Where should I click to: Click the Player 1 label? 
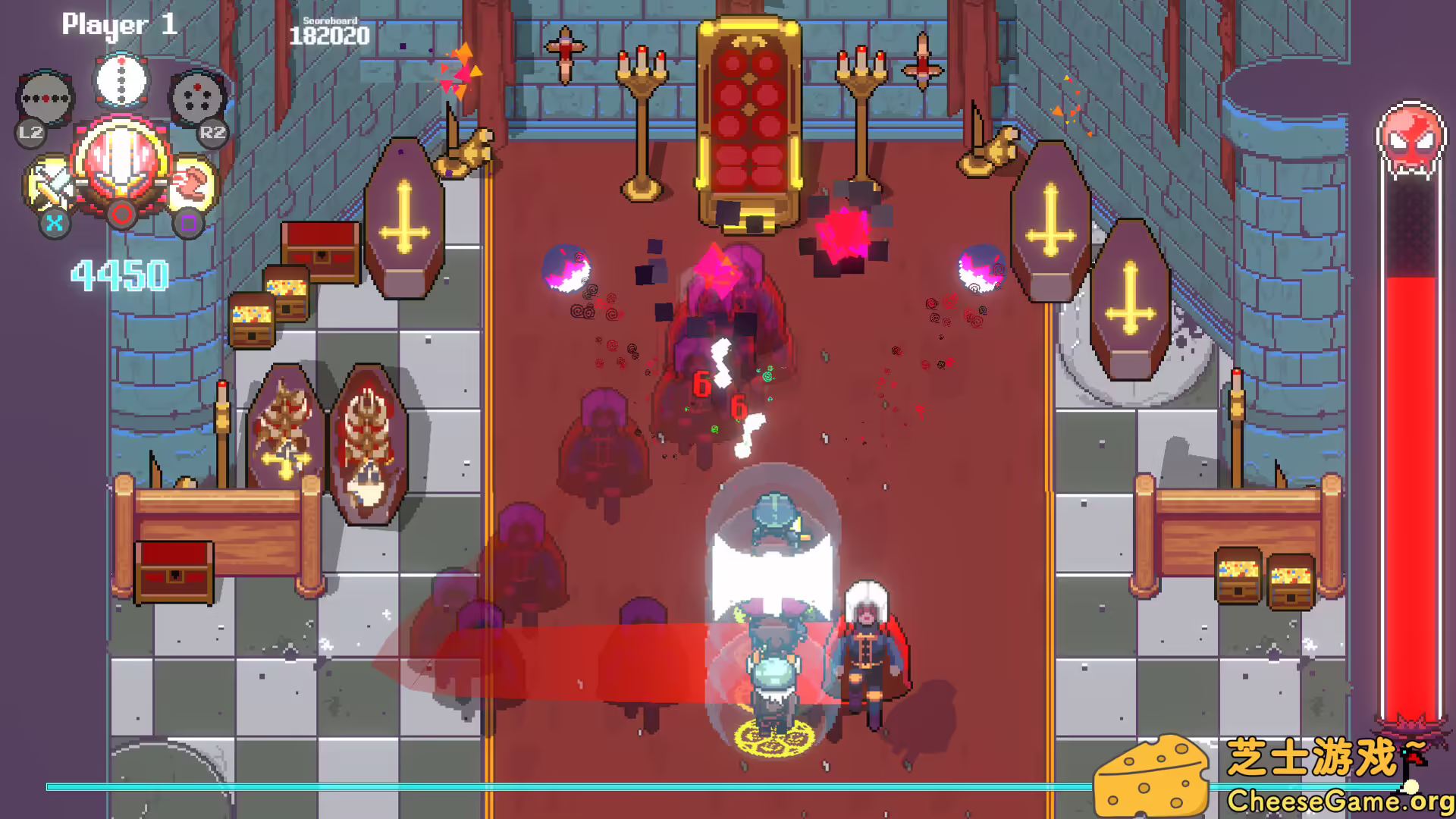119,25
